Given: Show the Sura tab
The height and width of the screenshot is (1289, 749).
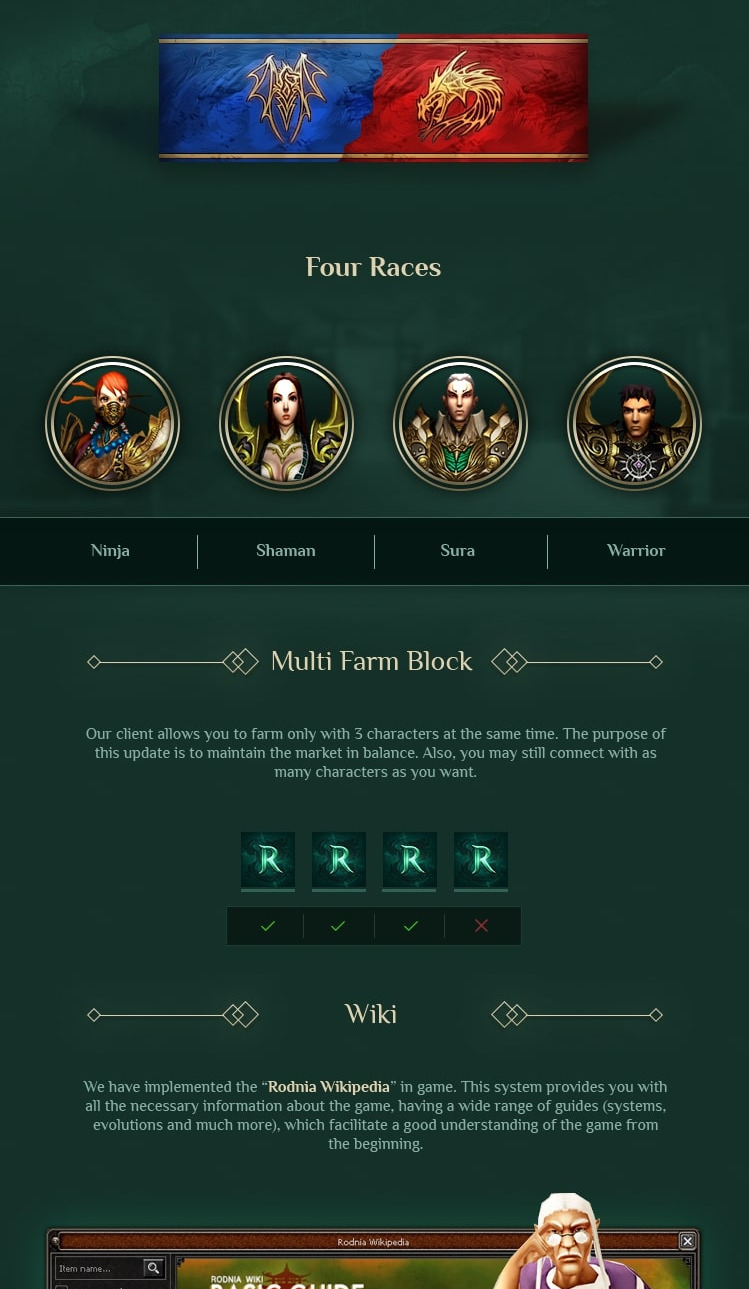Looking at the screenshot, I should tap(458, 551).
